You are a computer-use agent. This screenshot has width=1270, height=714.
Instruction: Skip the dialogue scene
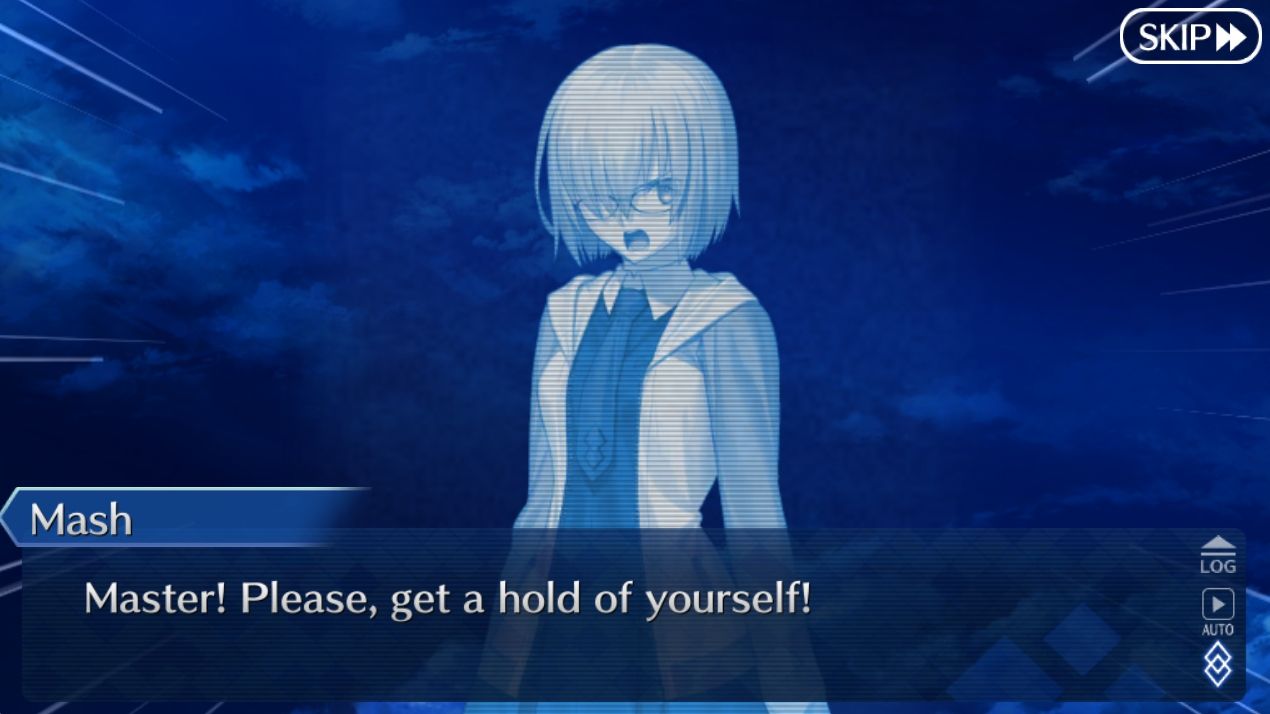point(1190,37)
